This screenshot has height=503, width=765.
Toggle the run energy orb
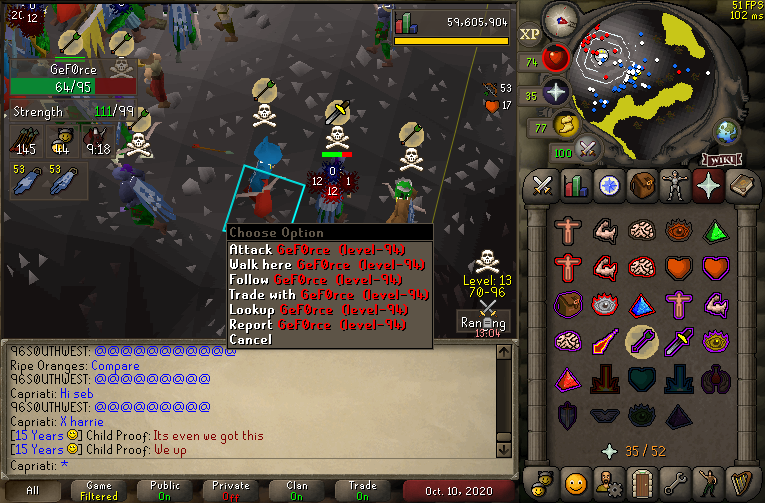point(565,125)
